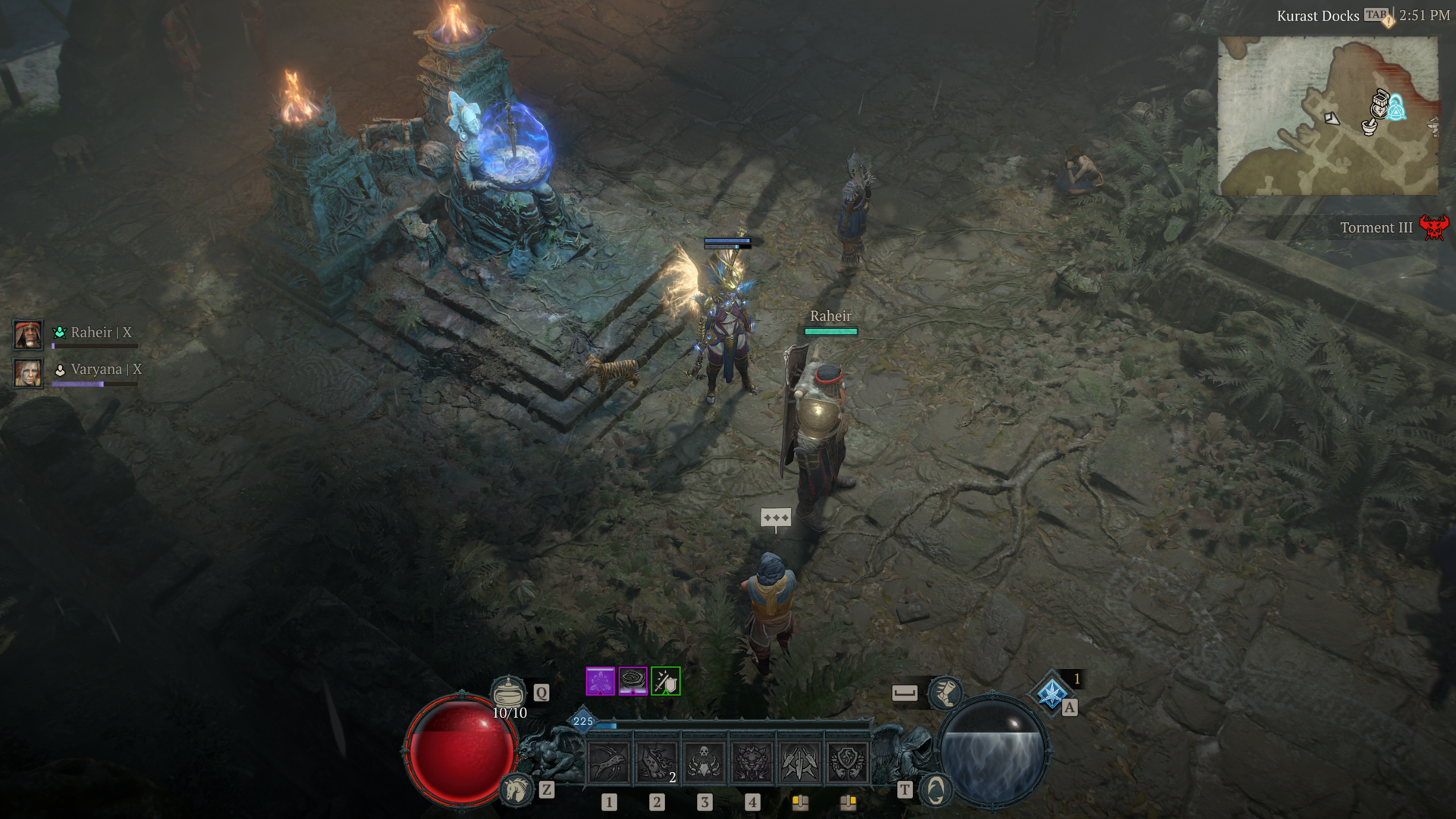This screenshot has width=1456, height=819.
Task: Select Raheir's party portrait
Action: 28,334
